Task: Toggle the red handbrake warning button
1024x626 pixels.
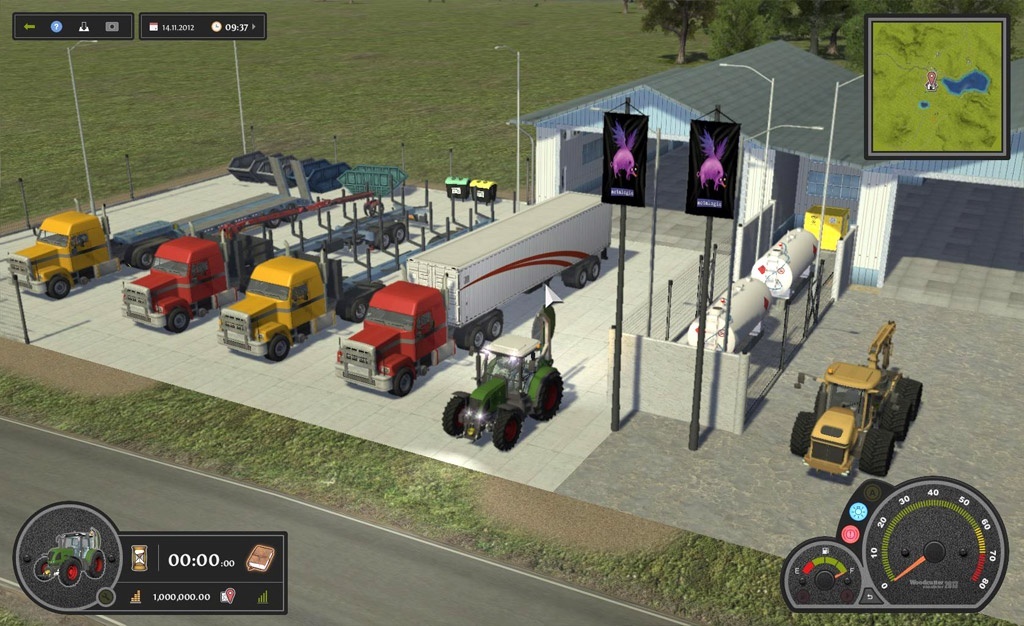Action: pyautogui.click(x=850, y=534)
